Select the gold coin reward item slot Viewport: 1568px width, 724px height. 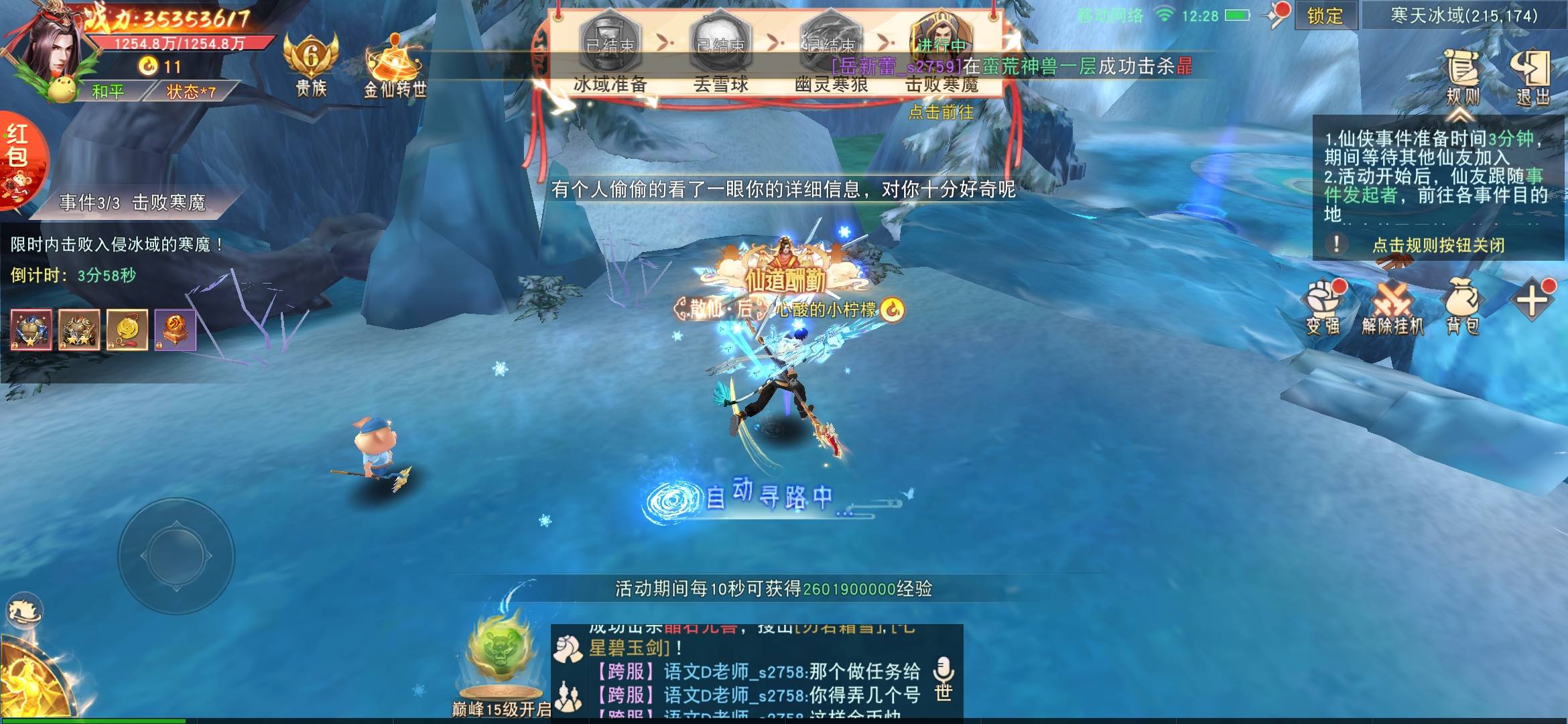tap(127, 330)
